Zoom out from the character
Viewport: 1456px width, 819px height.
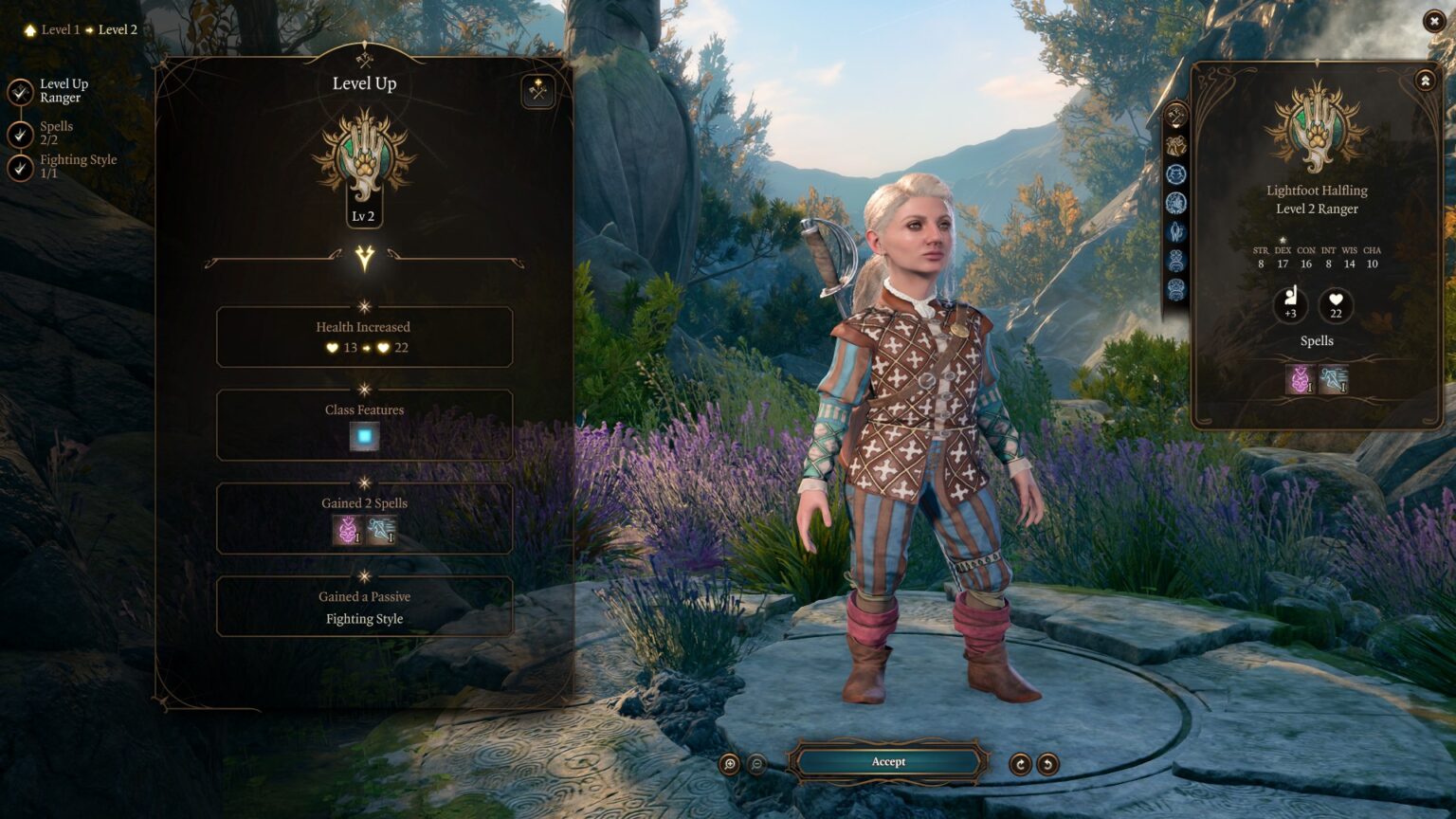pyautogui.click(x=757, y=764)
